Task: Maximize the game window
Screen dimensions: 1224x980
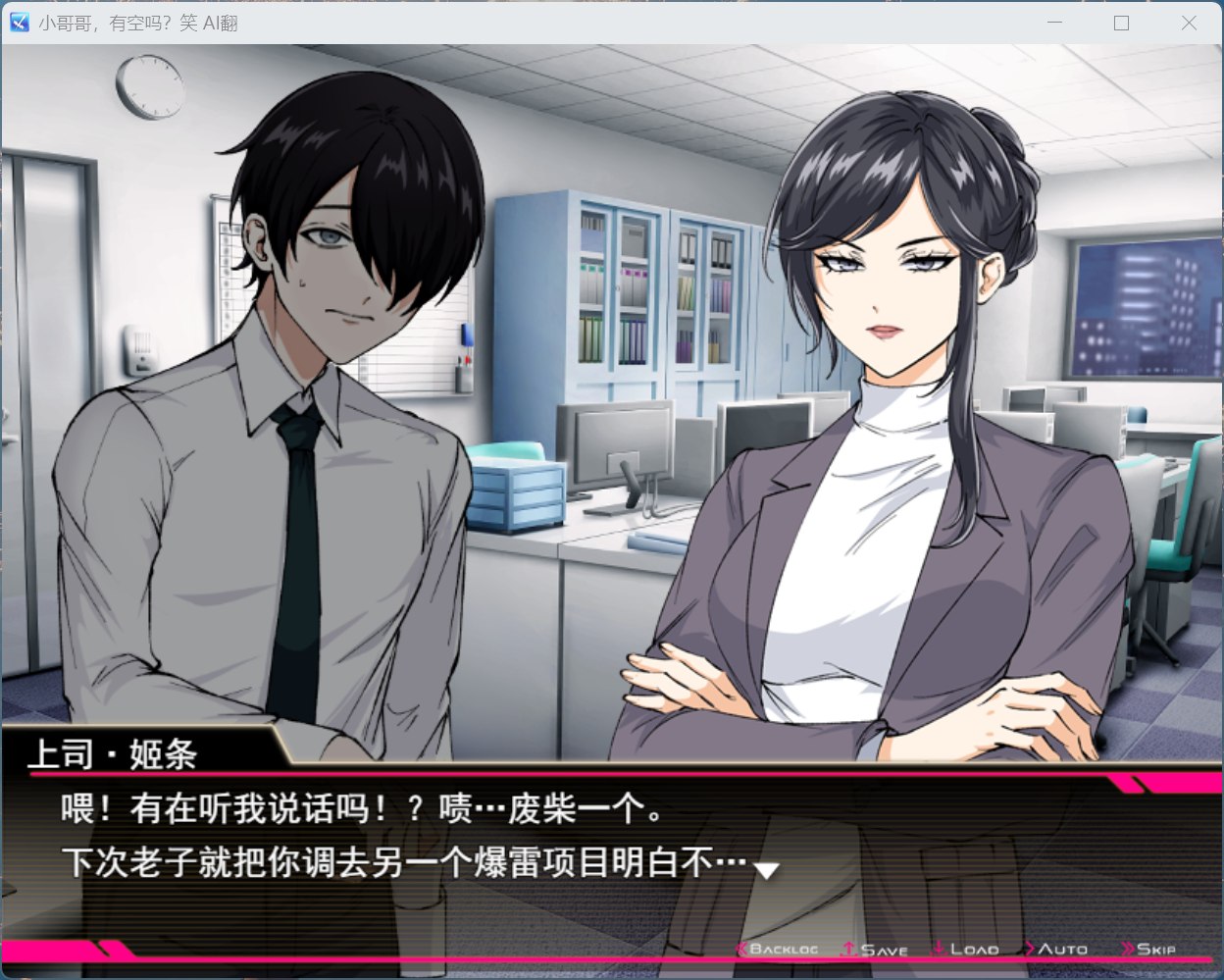Action: point(1122,23)
